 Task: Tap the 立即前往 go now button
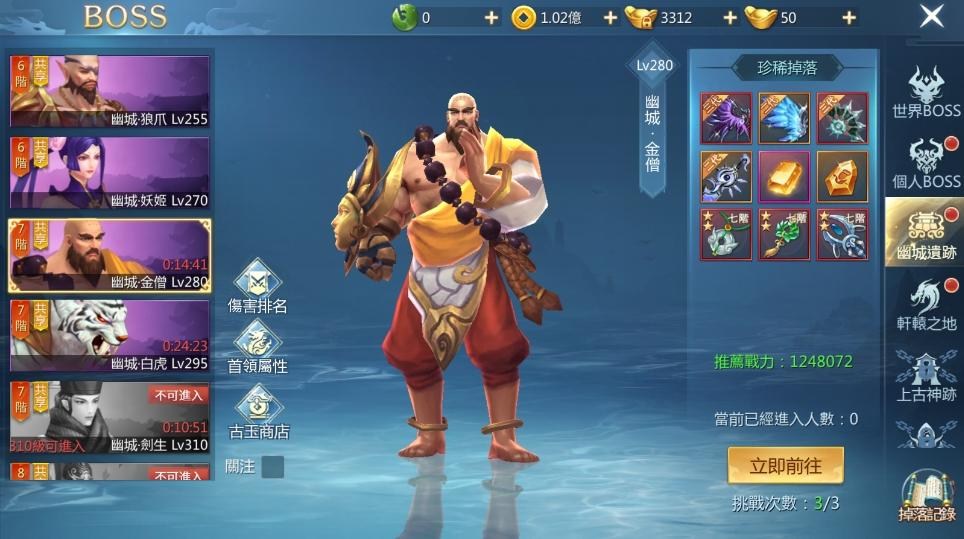click(785, 465)
